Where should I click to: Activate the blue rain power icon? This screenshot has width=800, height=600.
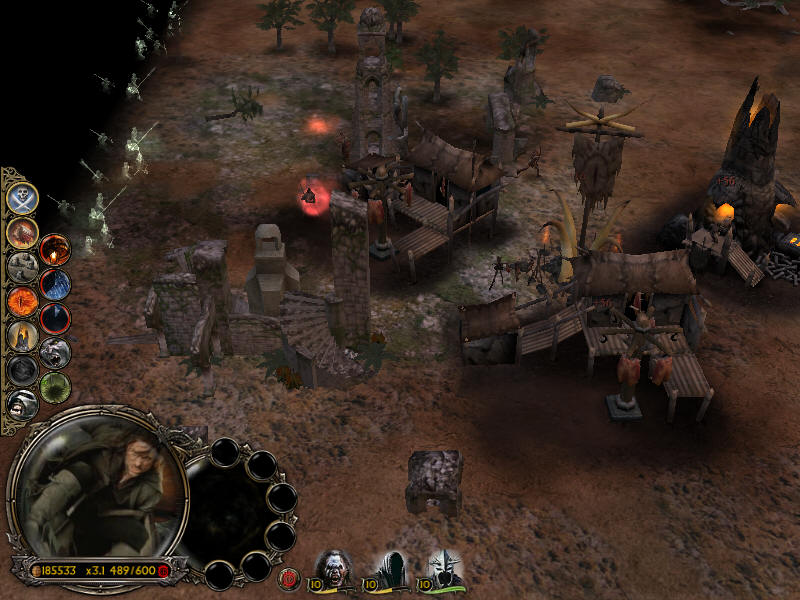click(x=55, y=285)
